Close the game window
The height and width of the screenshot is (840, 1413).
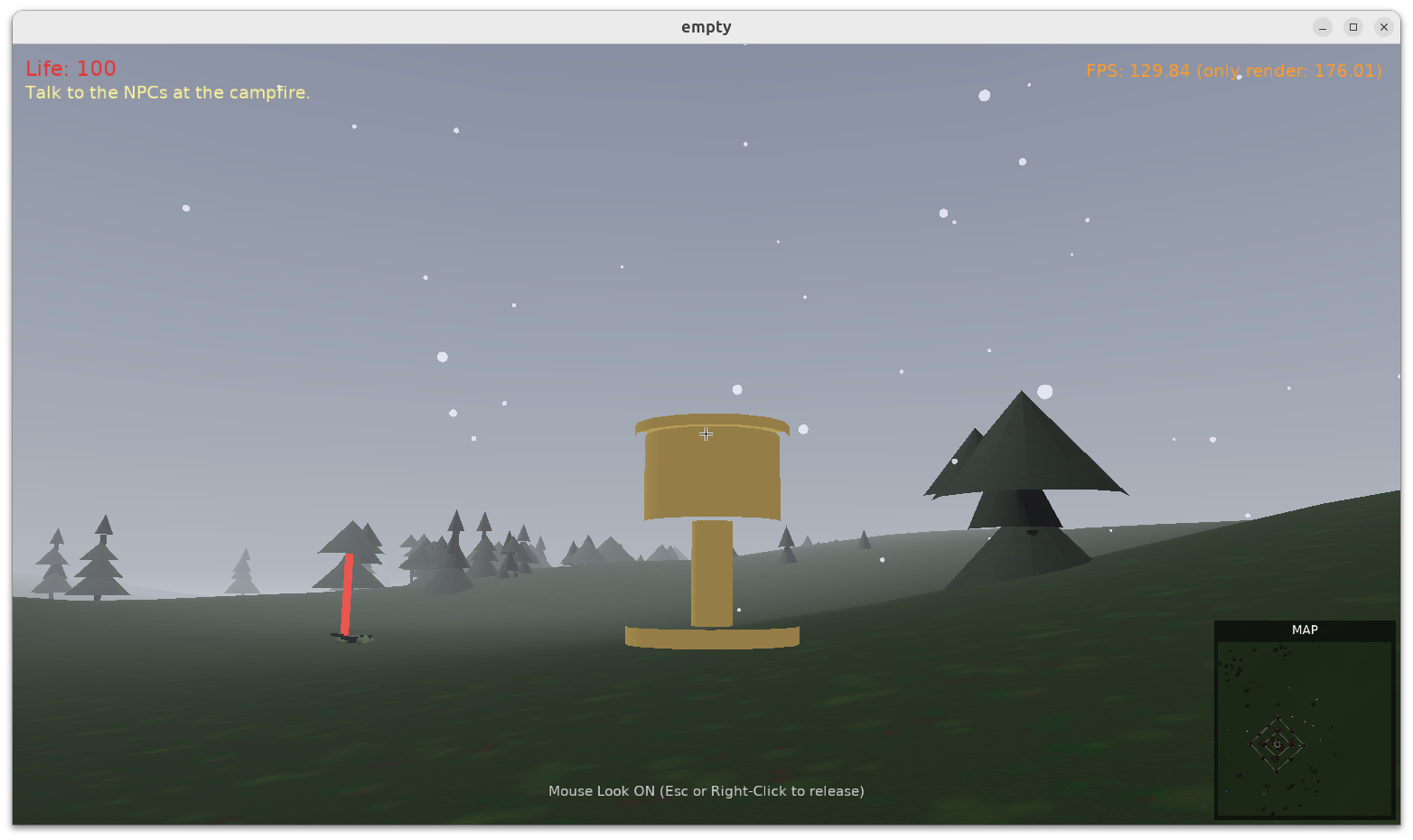[x=1383, y=27]
